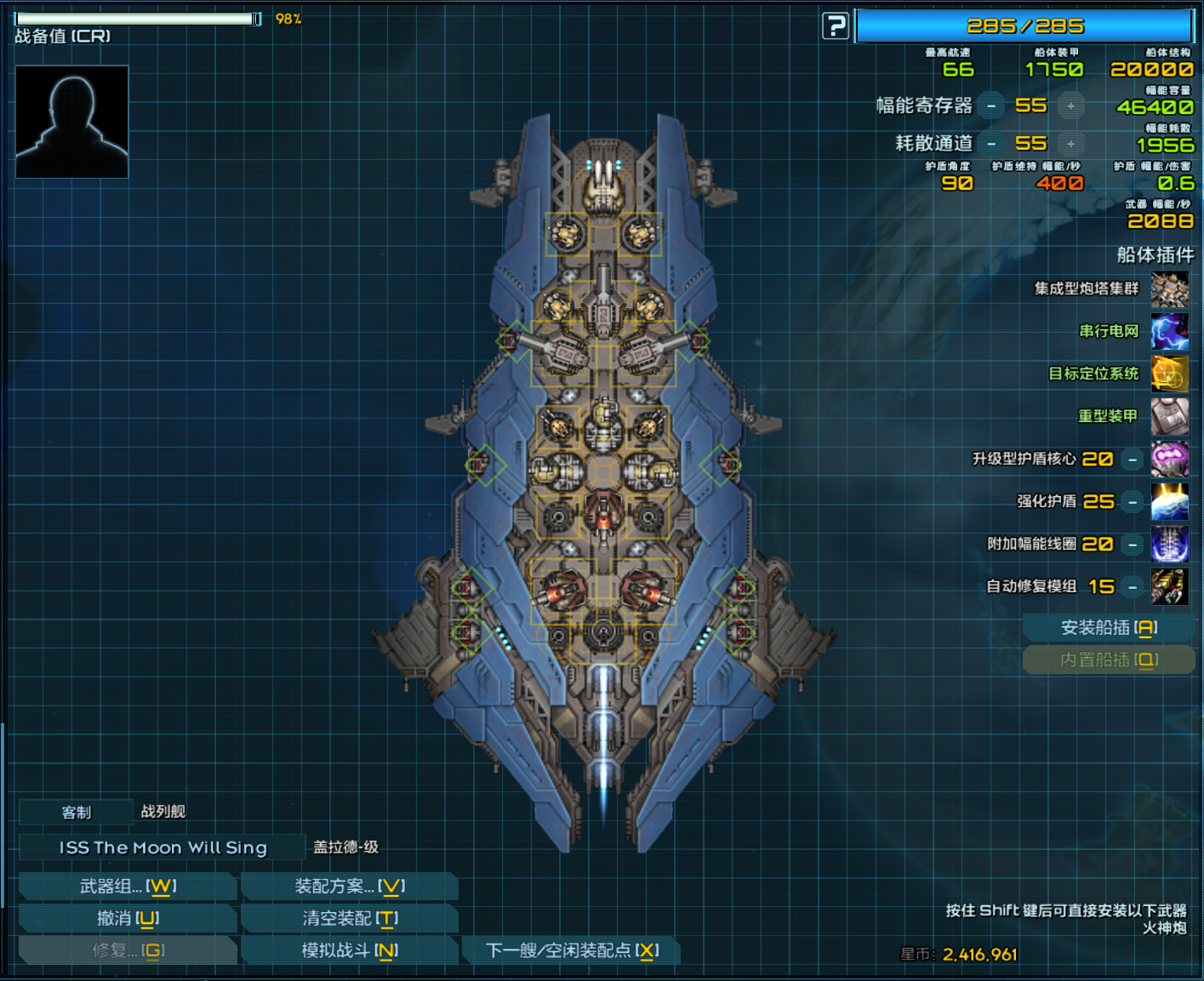Screen dimensions: 1204x981
Task: Increase 耗散通道 with the plus stepper
Action: [1070, 143]
